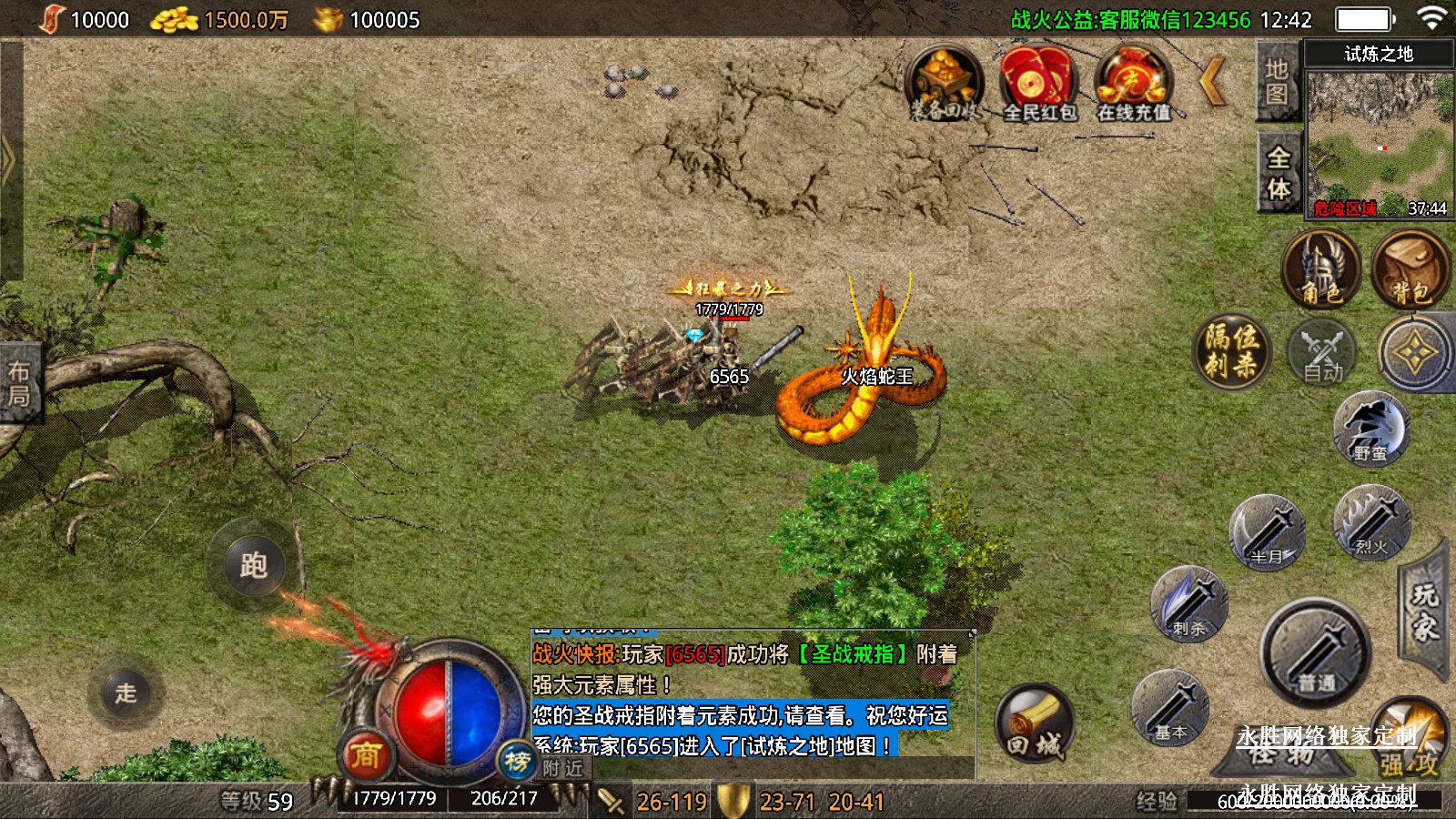Screen dimensions: 1456x819
Task: Open the 商 shop button
Action: click(x=366, y=754)
